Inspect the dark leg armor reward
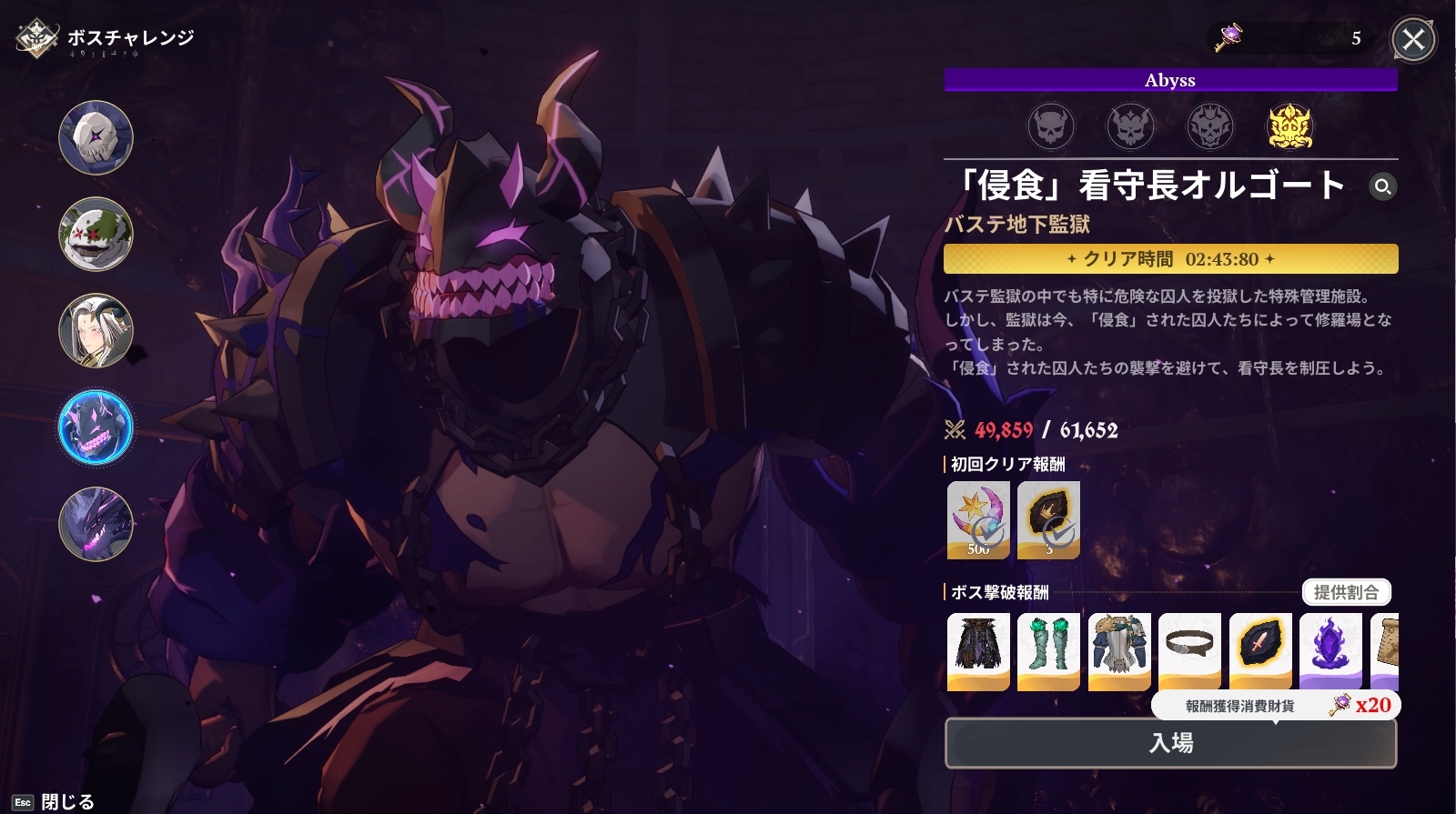Image resolution: width=1456 pixels, height=814 pixels. coord(978,651)
